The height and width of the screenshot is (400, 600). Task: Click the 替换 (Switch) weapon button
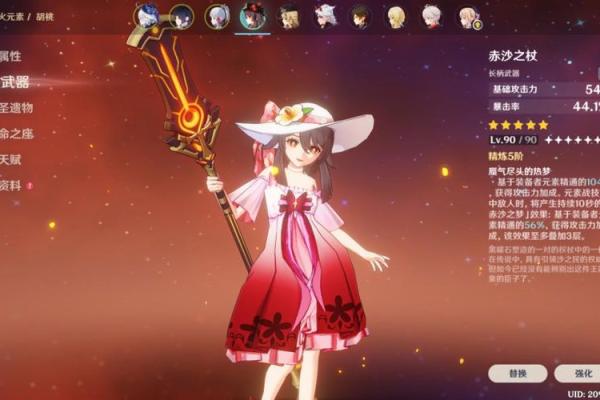tap(518, 373)
